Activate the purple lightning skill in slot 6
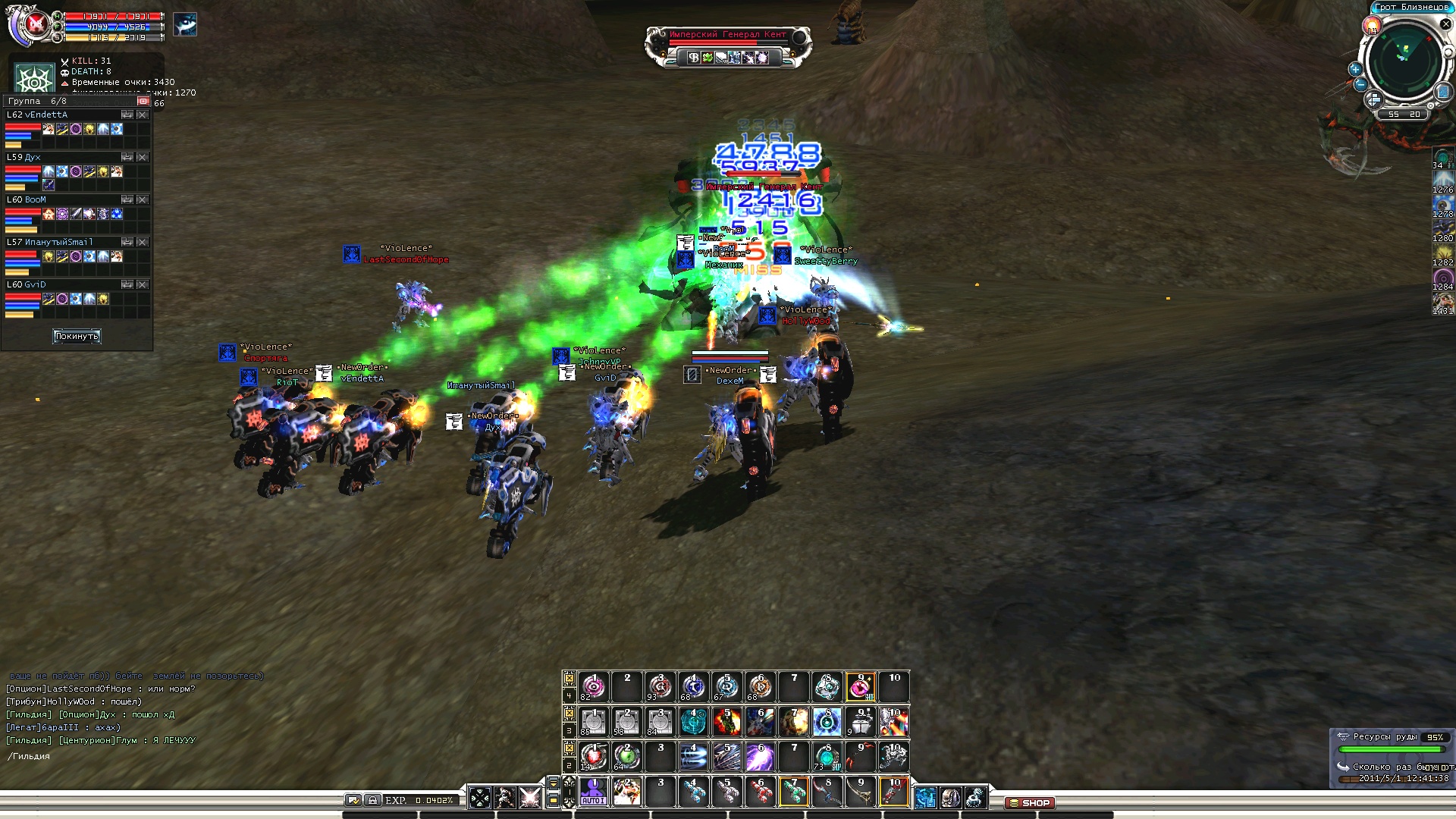The width and height of the screenshot is (1456, 819). pyautogui.click(x=760, y=757)
